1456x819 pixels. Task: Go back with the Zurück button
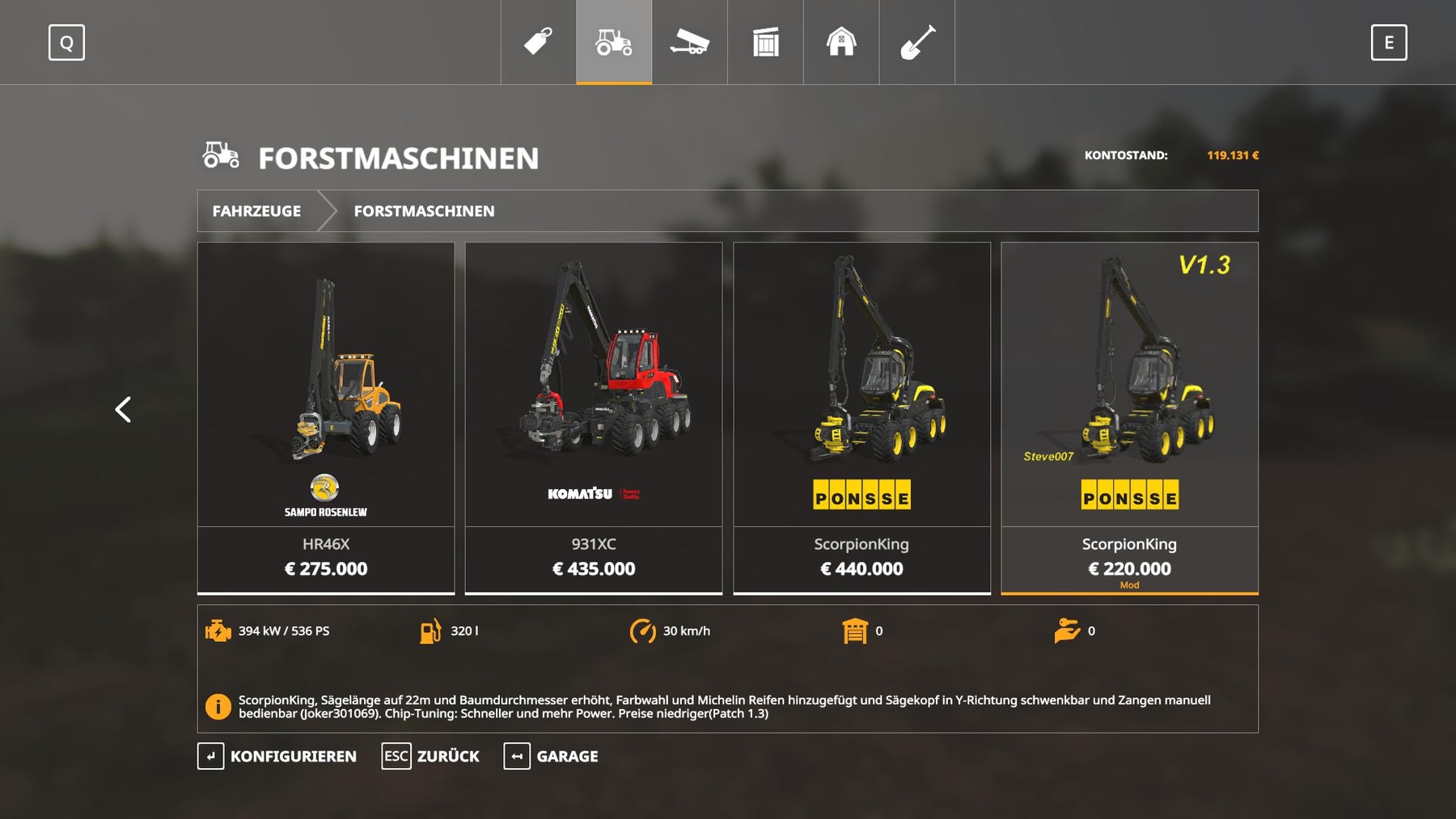[430, 756]
